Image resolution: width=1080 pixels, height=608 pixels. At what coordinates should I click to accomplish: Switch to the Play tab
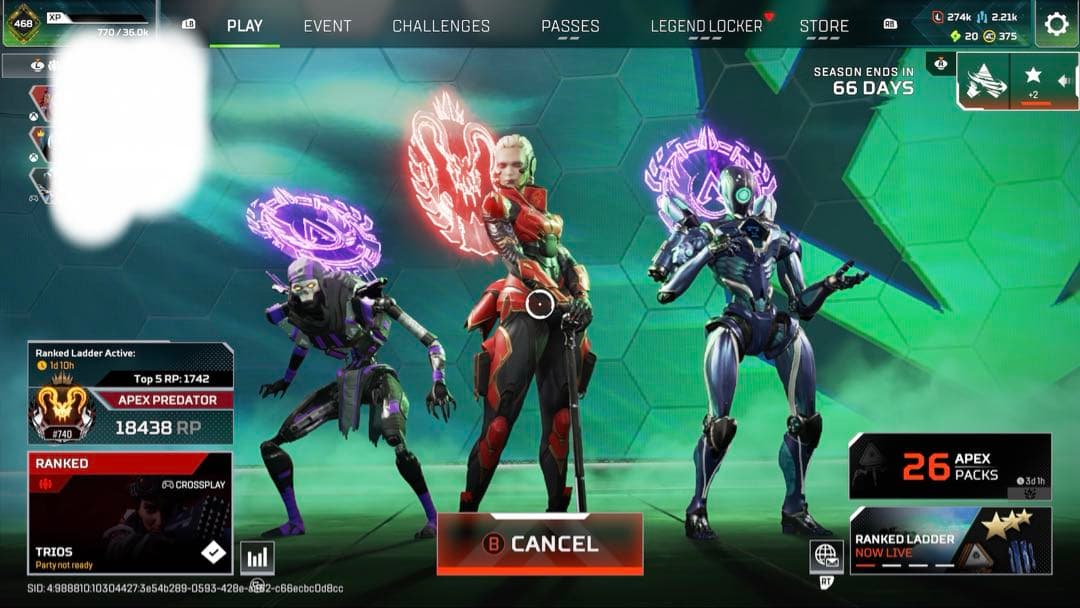244,26
